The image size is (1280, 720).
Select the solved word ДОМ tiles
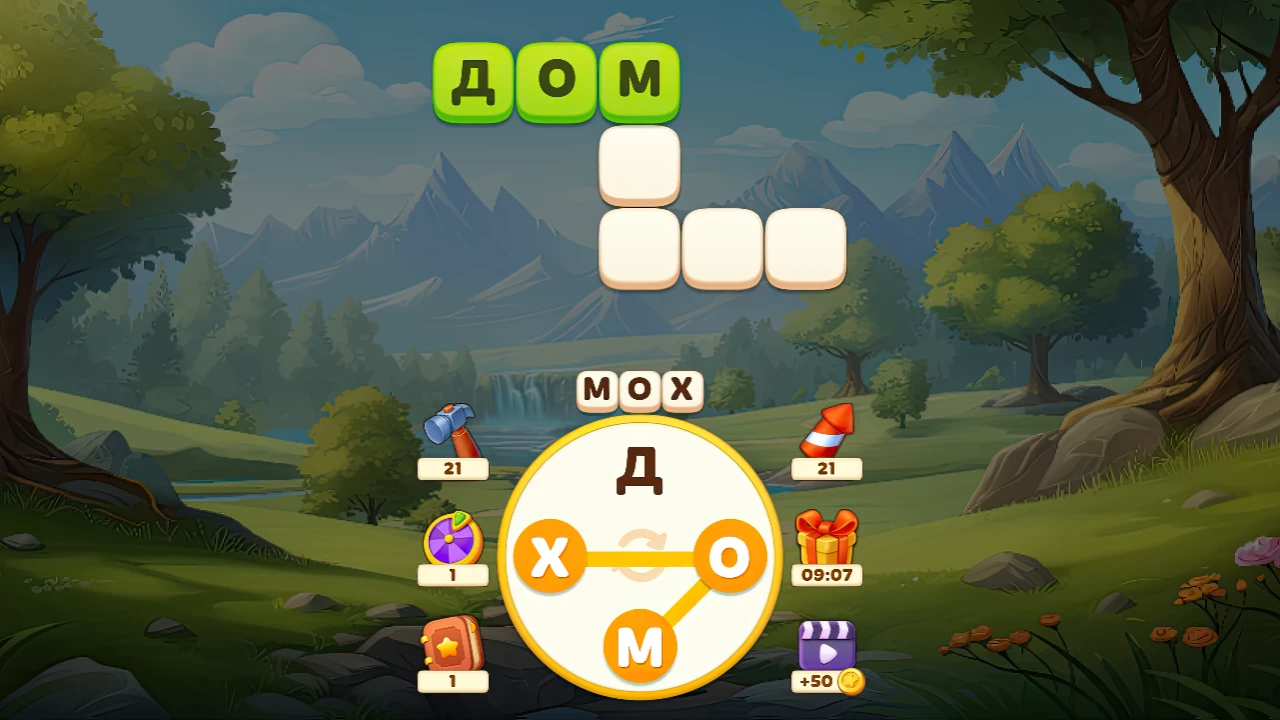[557, 82]
